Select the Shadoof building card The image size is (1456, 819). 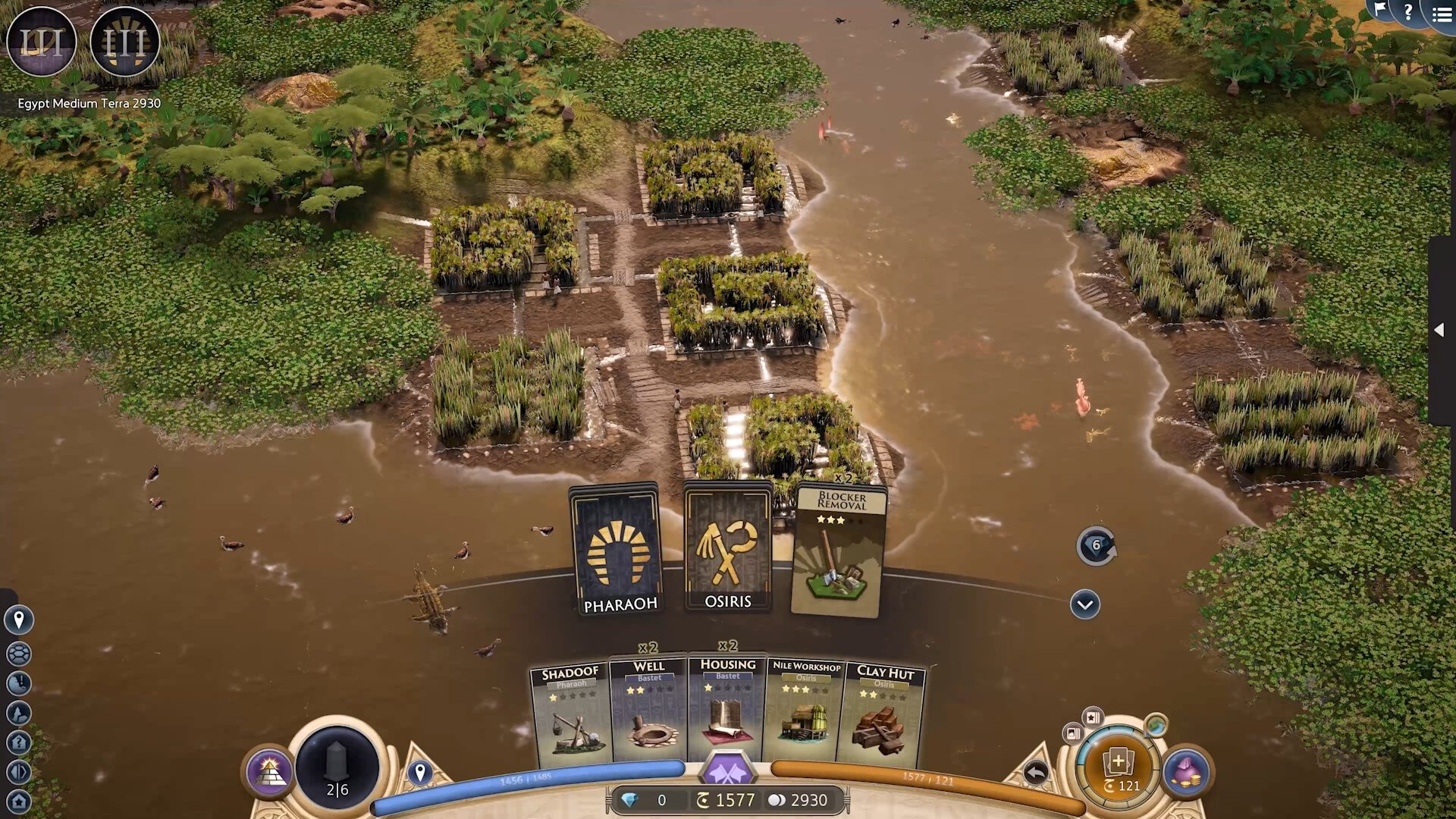tap(571, 714)
